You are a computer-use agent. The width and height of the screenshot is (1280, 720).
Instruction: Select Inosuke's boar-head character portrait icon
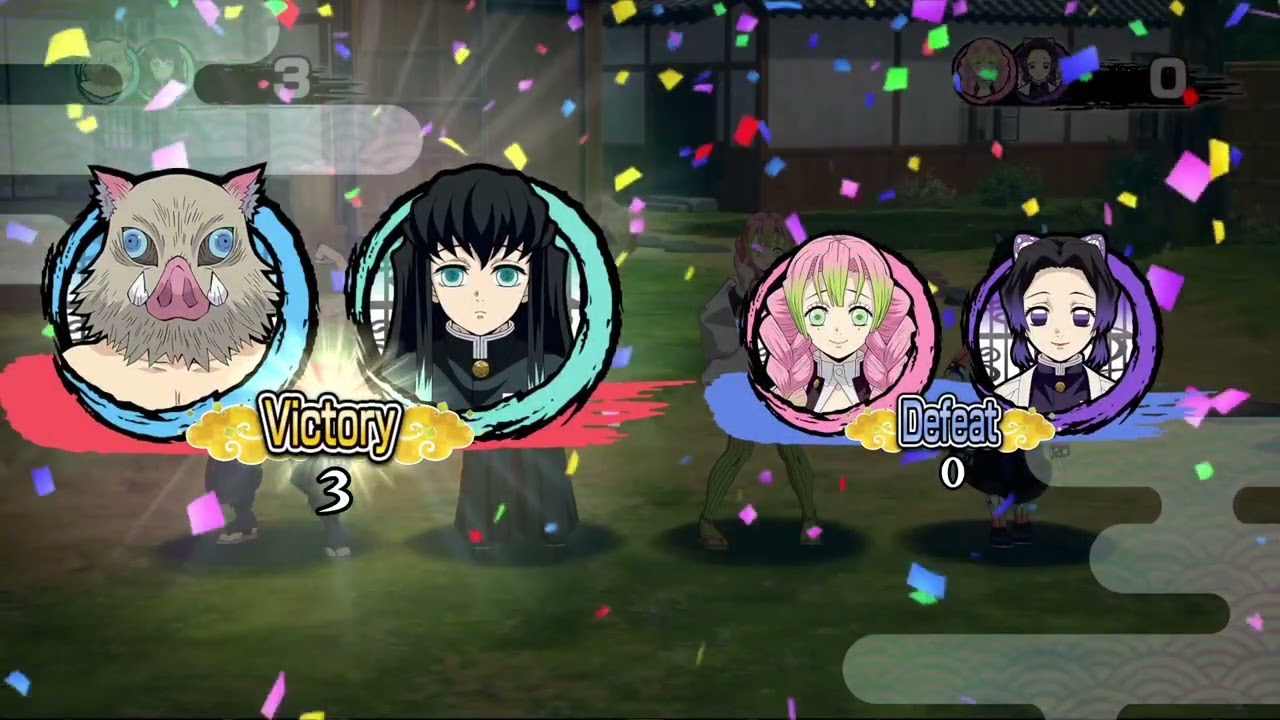(x=165, y=270)
